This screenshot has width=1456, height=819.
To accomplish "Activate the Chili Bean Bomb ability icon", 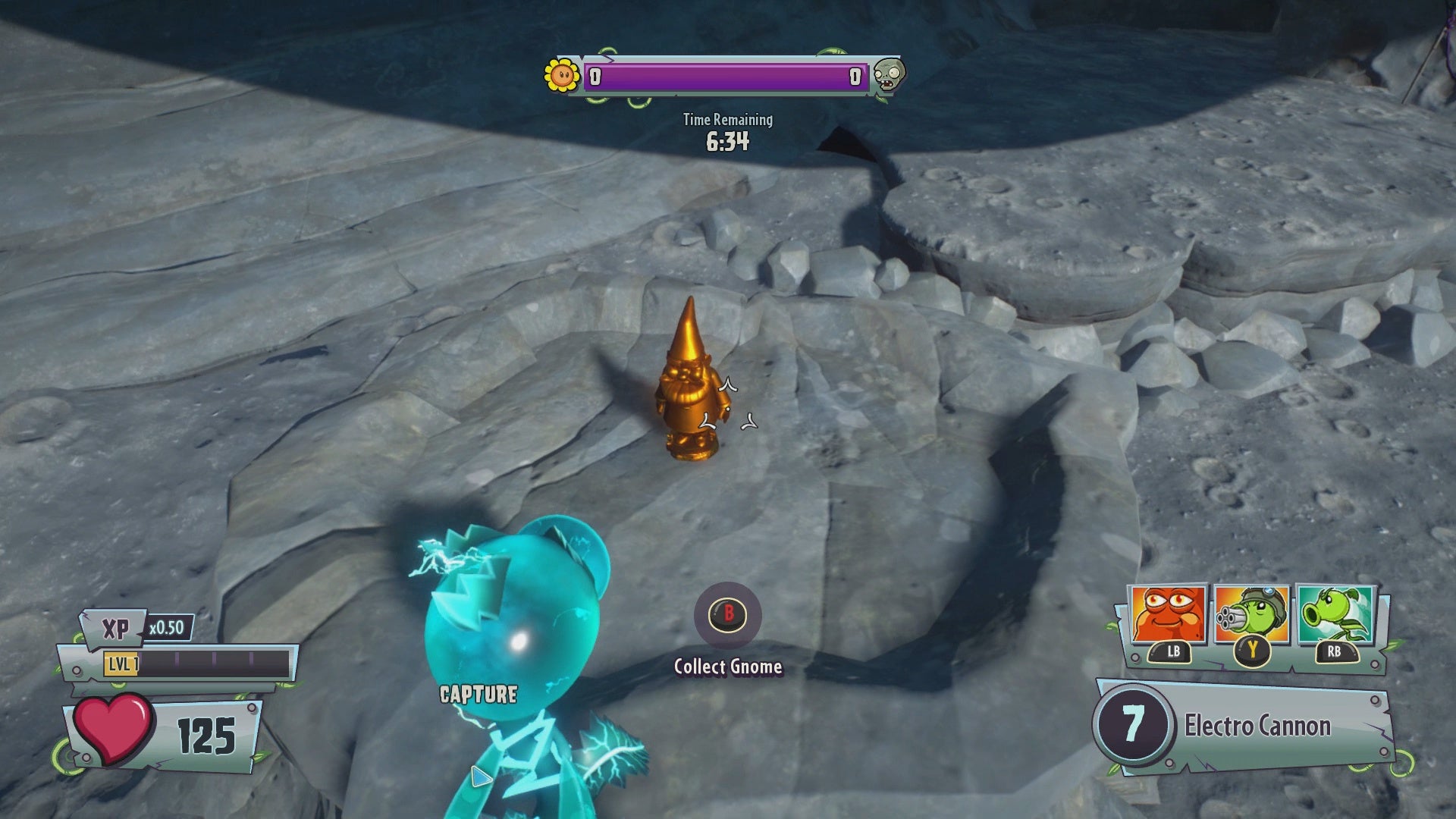I will (1167, 615).
